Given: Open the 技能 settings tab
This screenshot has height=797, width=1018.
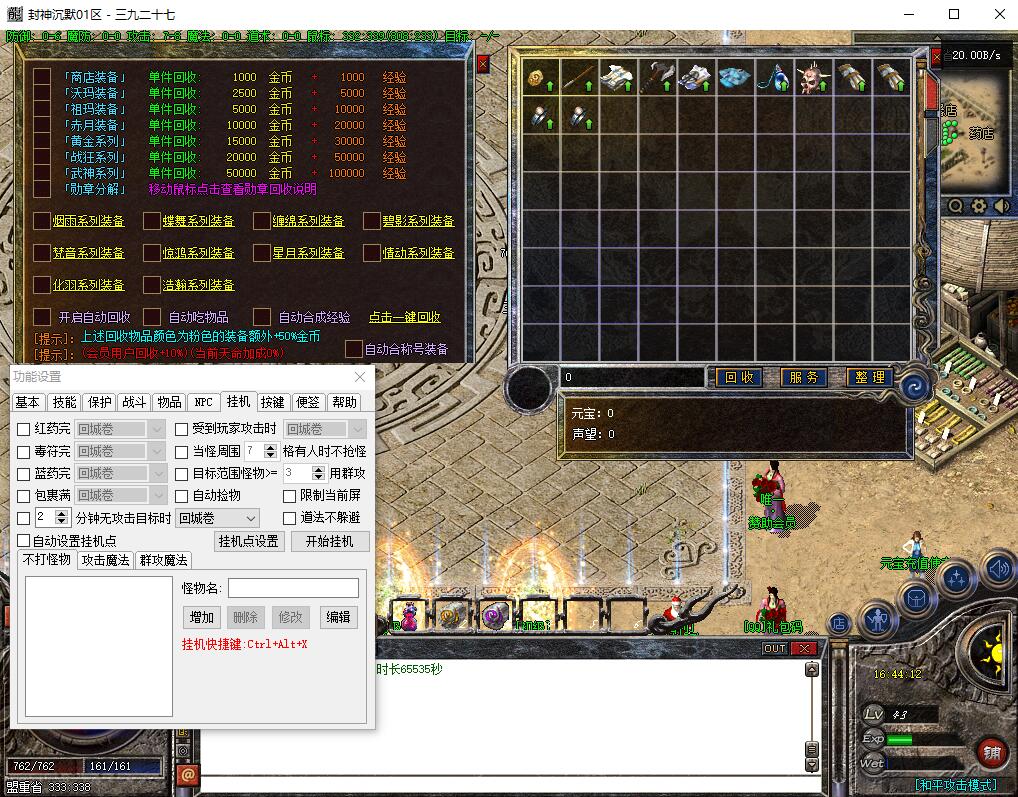Looking at the screenshot, I should click(64, 402).
